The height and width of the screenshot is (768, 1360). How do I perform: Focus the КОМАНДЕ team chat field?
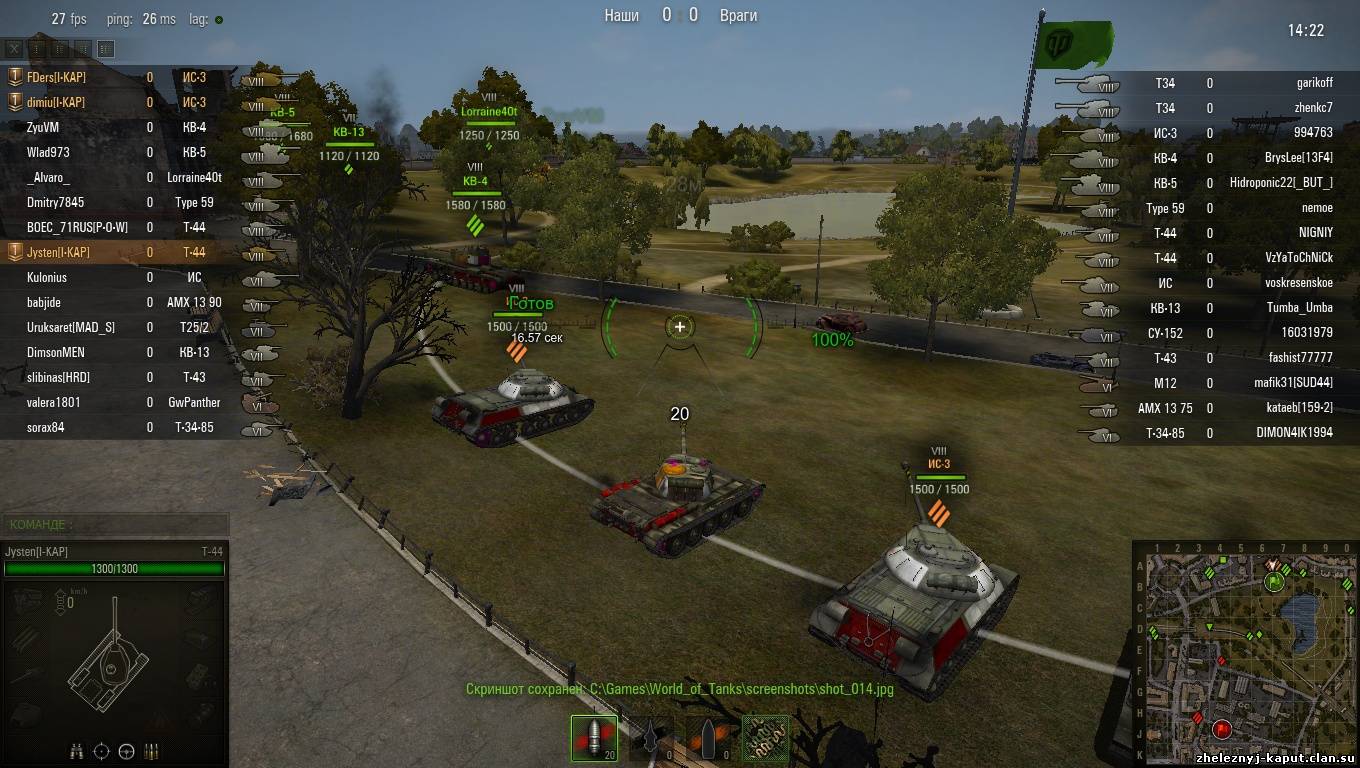pos(115,524)
